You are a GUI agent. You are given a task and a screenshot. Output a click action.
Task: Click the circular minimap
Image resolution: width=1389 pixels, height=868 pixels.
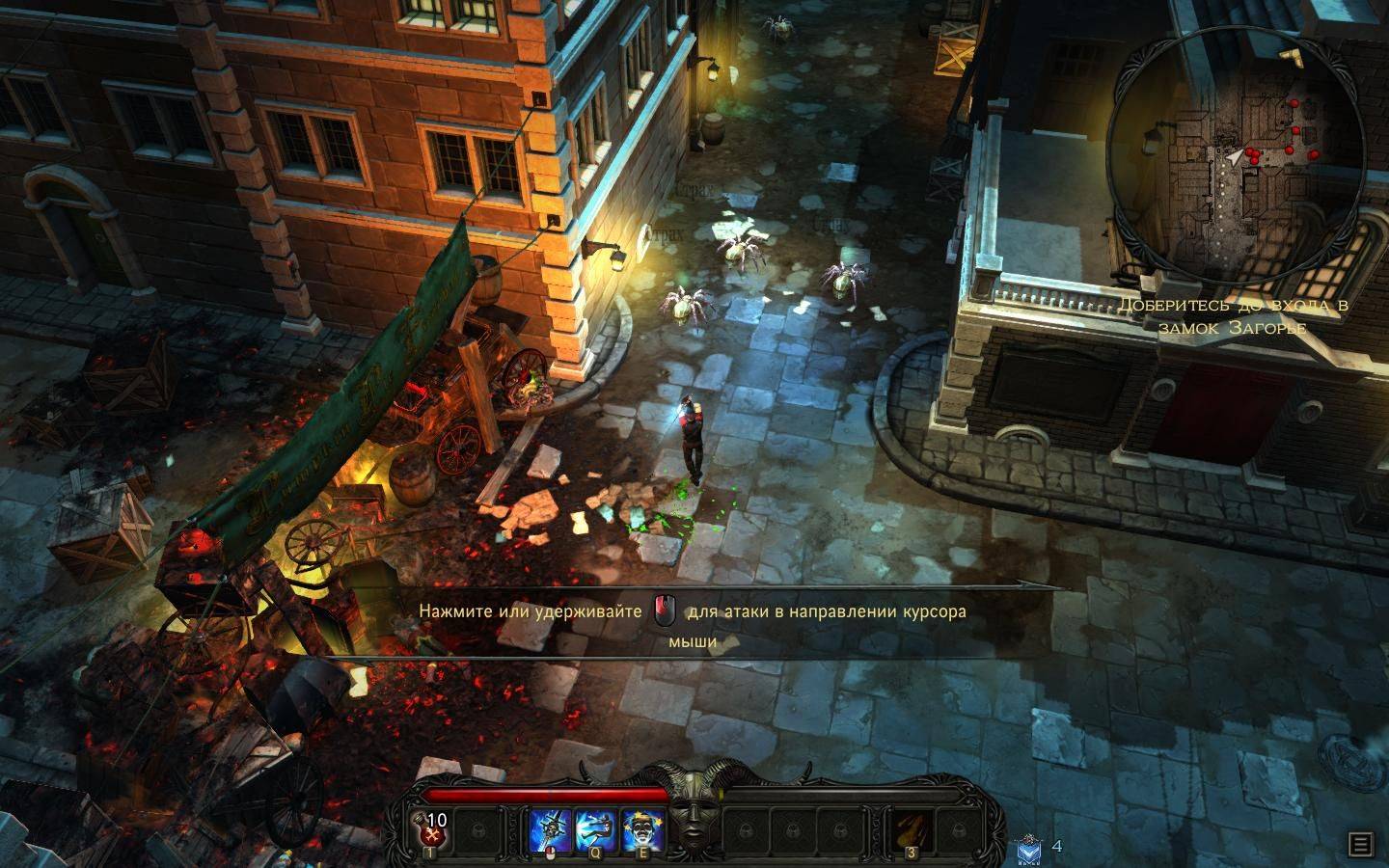(1239, 154)
